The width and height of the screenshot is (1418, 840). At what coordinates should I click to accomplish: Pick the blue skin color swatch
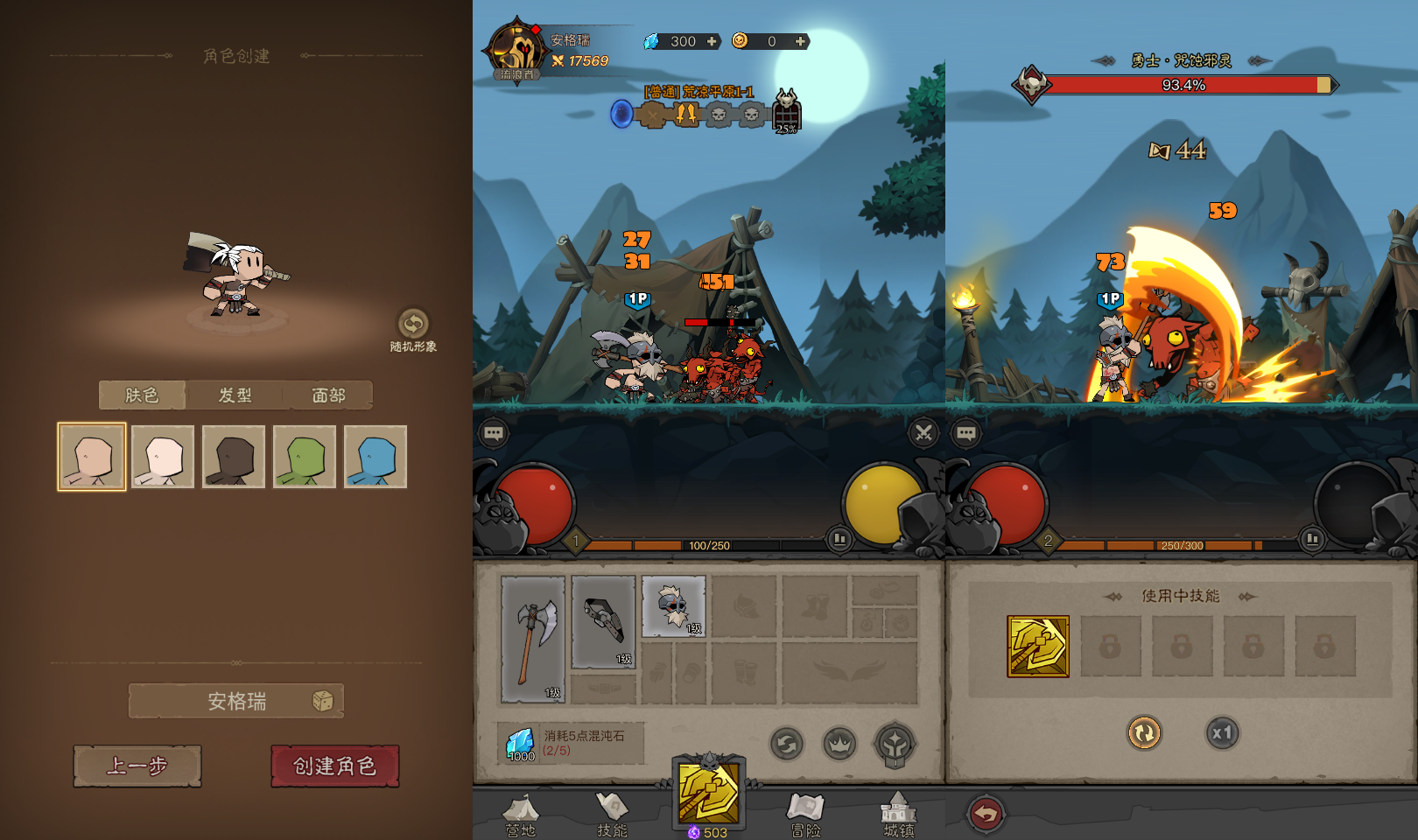tap(376, 457)
